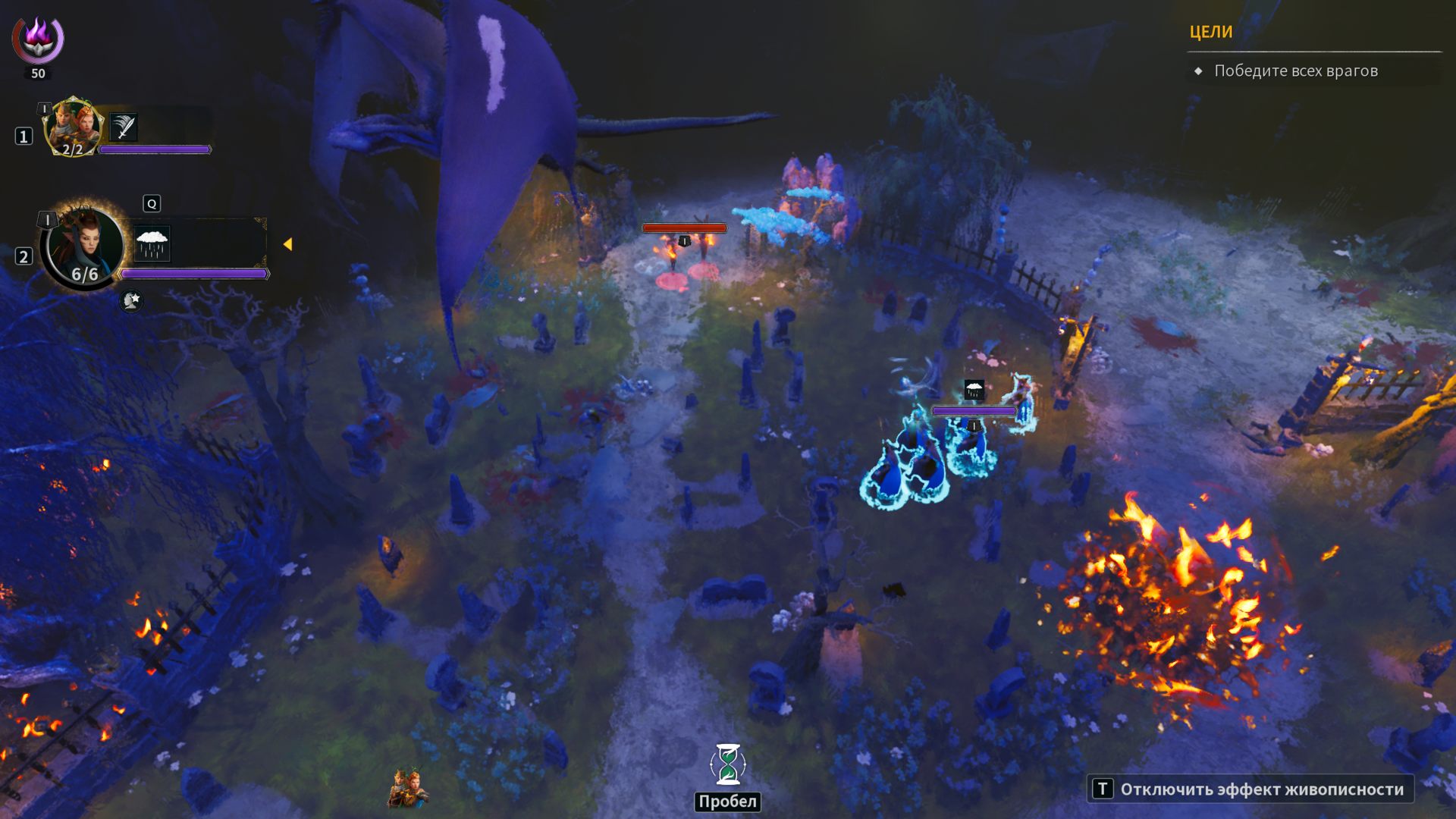Select the elf duo squad portrait
This screenshot has width=1456, height=819.
point(74,127)
